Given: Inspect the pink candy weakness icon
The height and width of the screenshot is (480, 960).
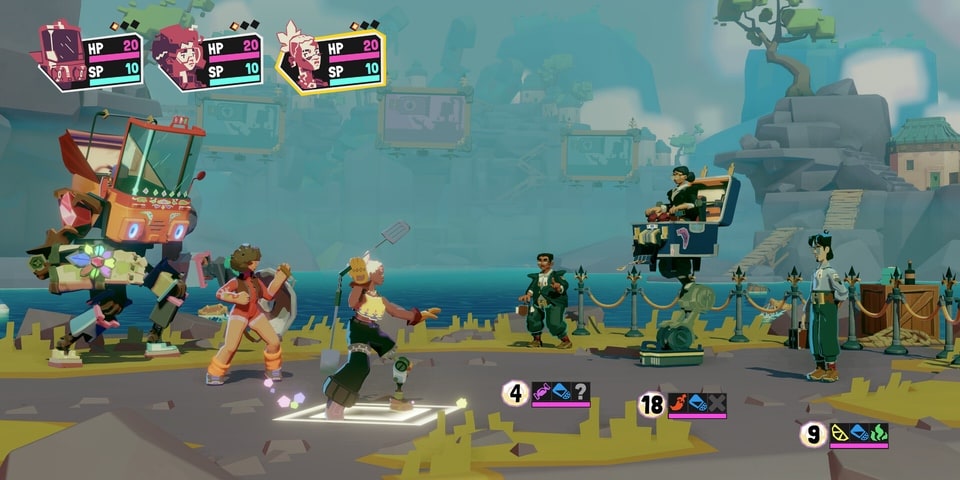Looking at the screenshot, I should [x=542, y=392].
